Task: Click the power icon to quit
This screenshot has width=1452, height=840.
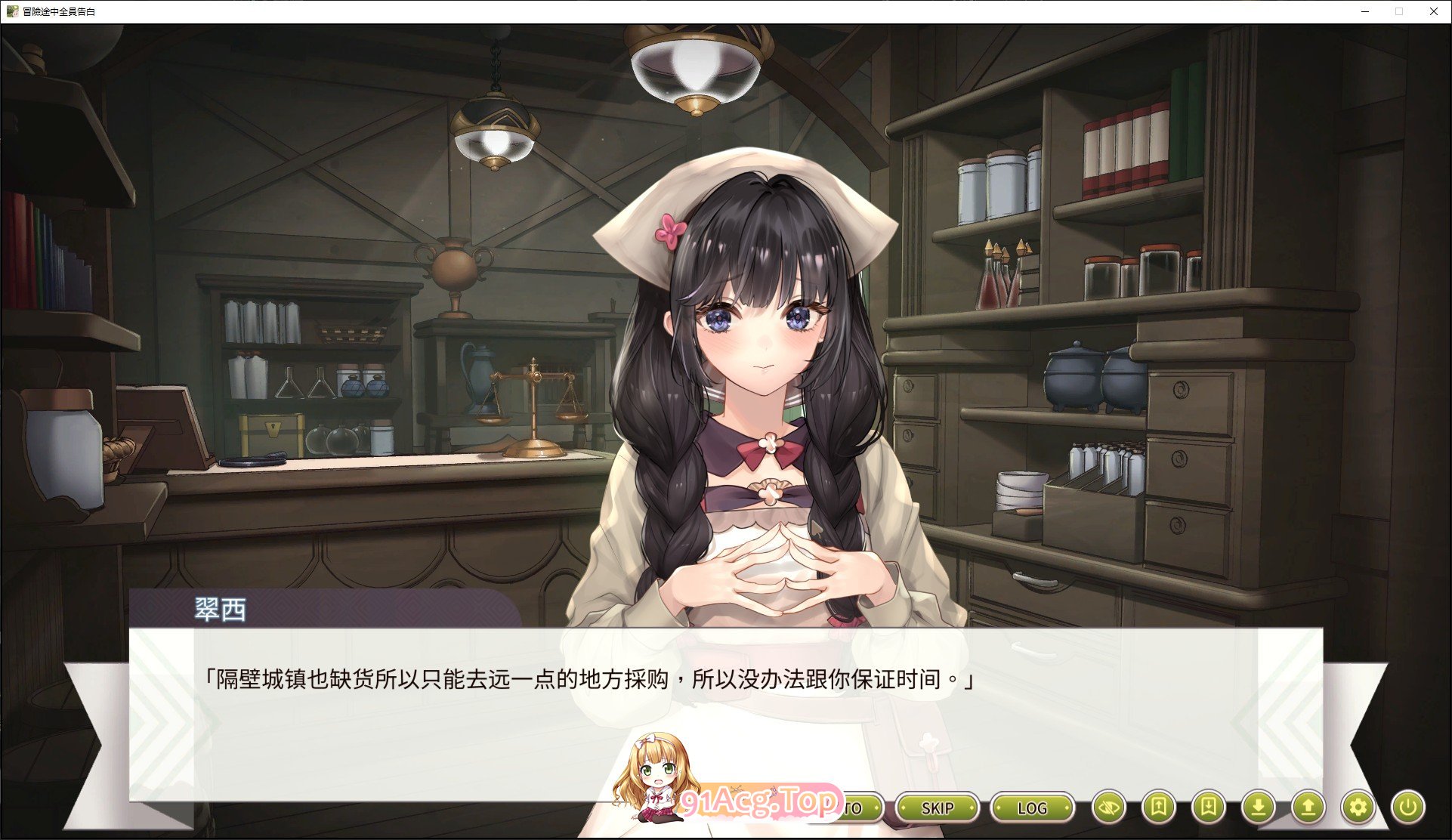Action: tap(1407, 808)
